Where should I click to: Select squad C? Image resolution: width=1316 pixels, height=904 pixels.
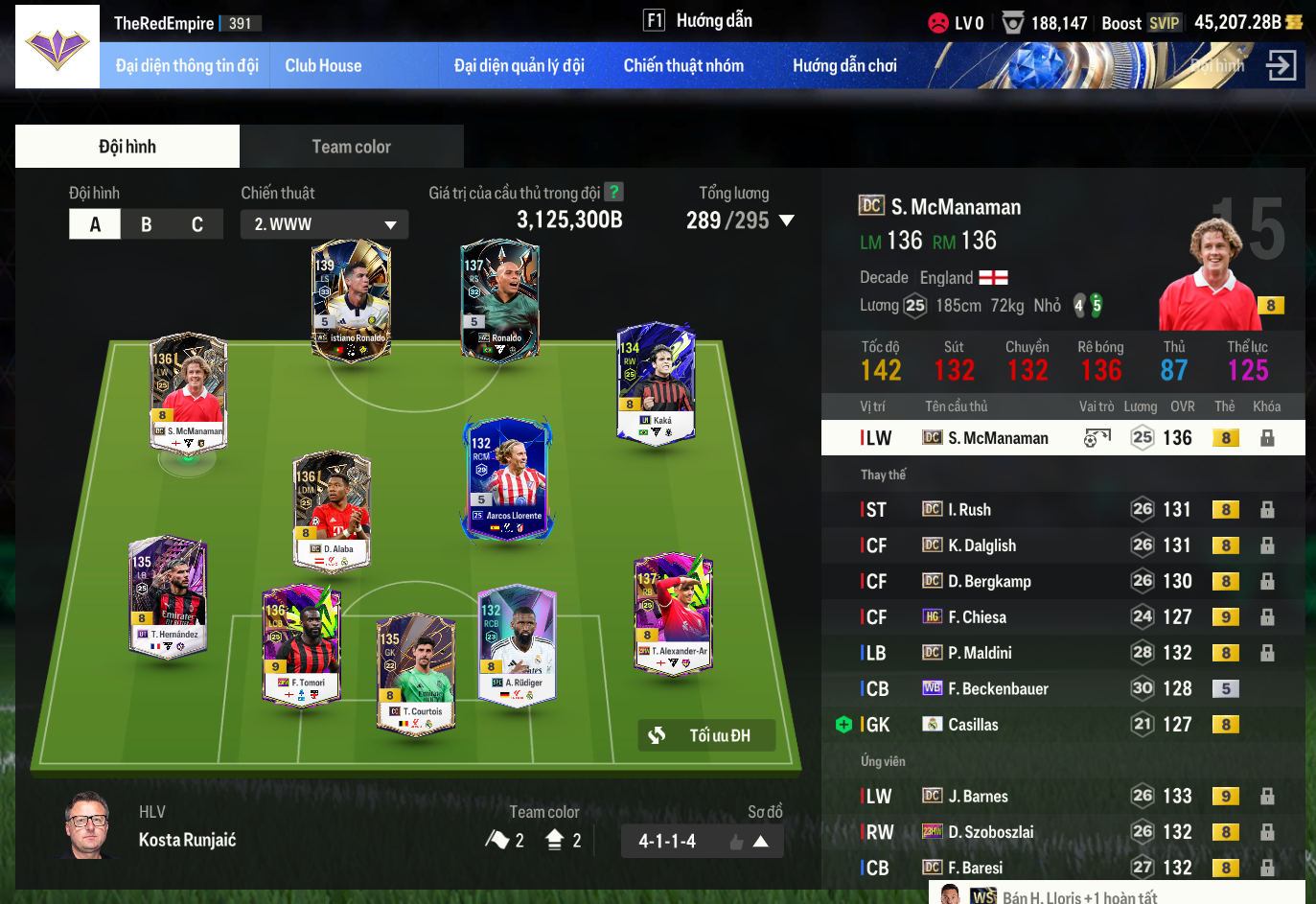(197, 224)
